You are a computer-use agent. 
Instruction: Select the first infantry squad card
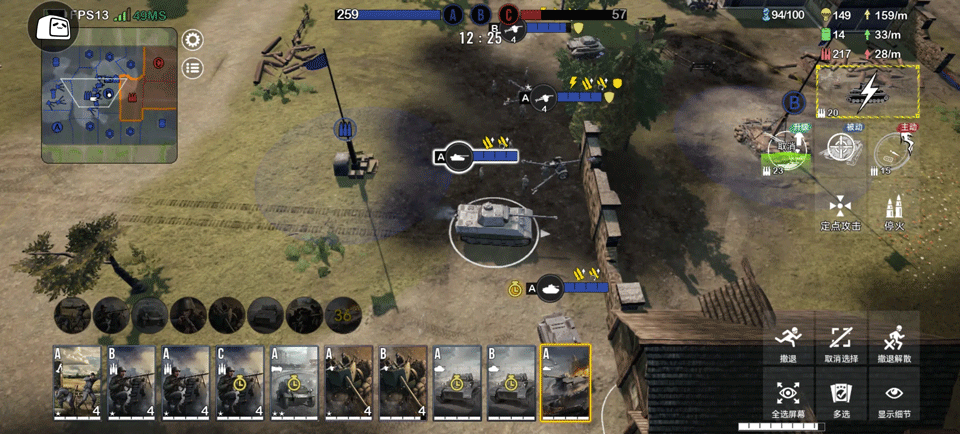(77, 382)
